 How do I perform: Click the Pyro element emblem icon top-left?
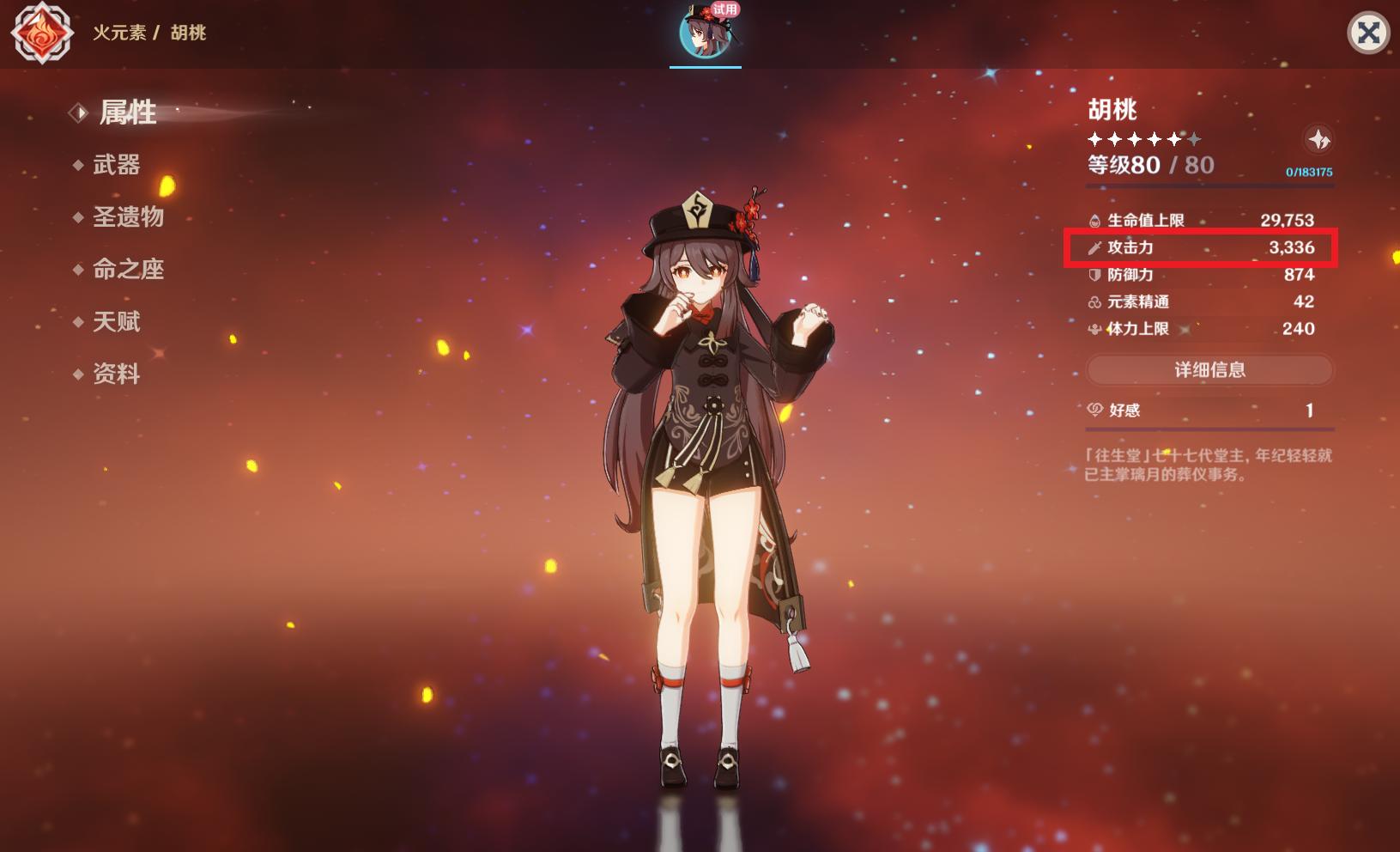coord(45,34)
